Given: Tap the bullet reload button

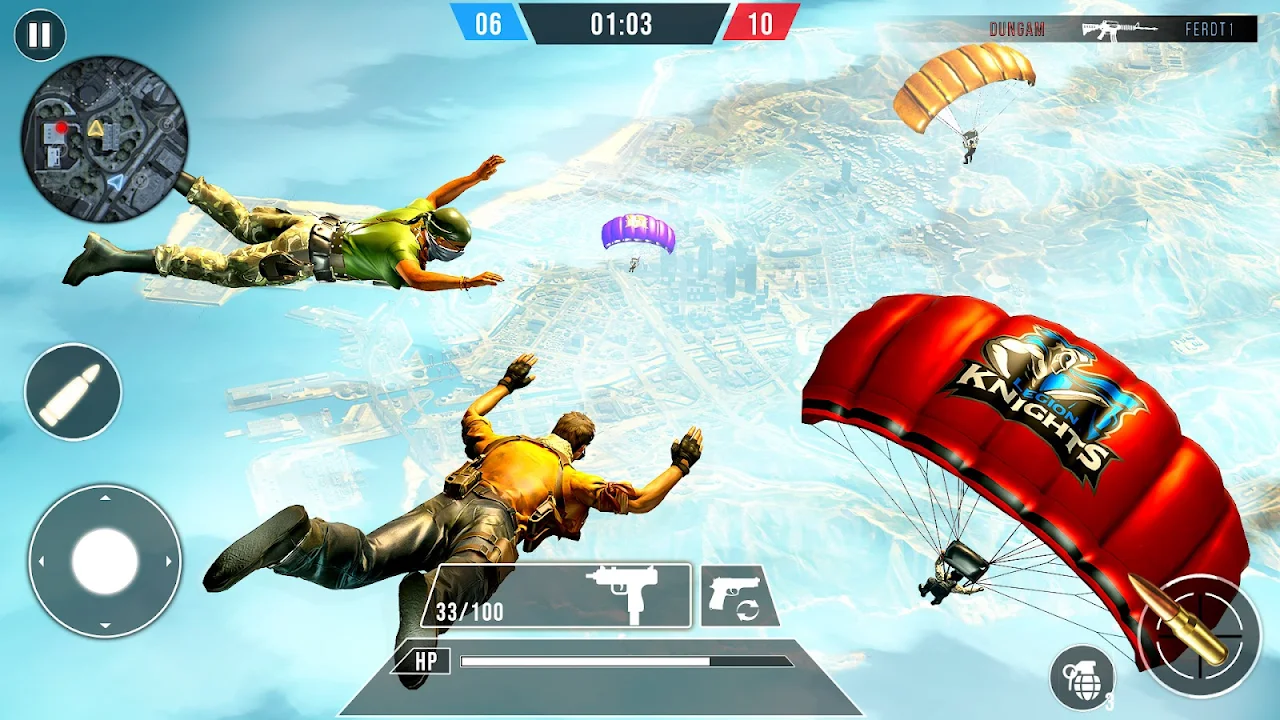Looking at the screenshot, I should (x=73, y=392).
